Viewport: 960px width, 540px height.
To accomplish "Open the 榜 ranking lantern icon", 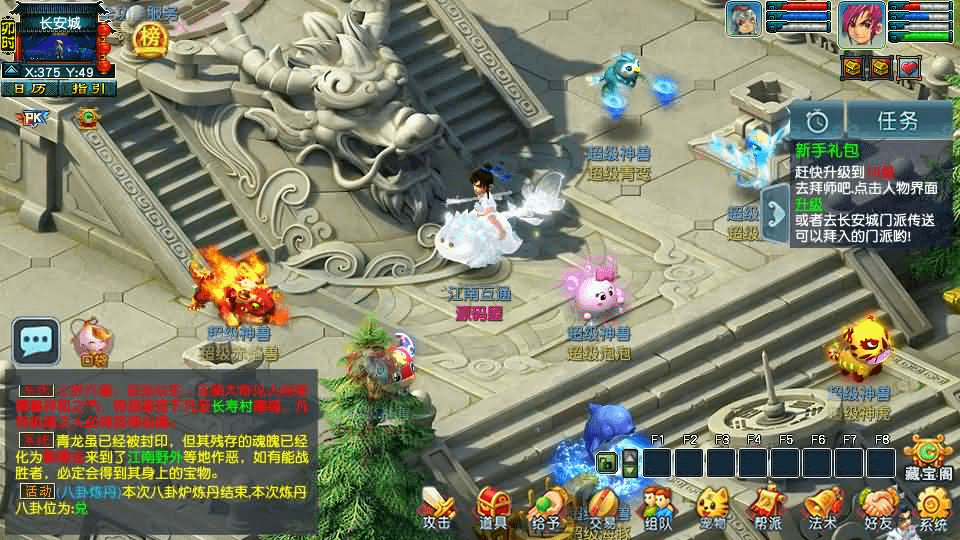I will (150, 39).
